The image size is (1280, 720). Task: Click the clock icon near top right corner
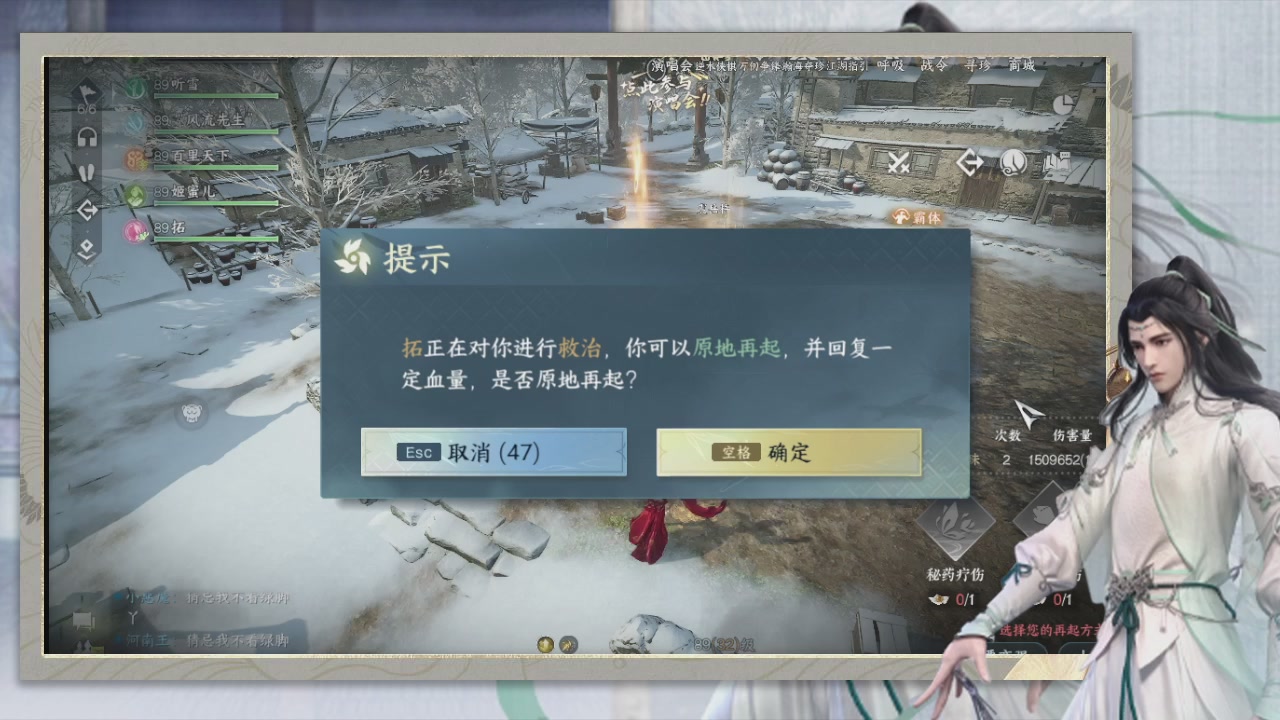tap(1063, 104)
